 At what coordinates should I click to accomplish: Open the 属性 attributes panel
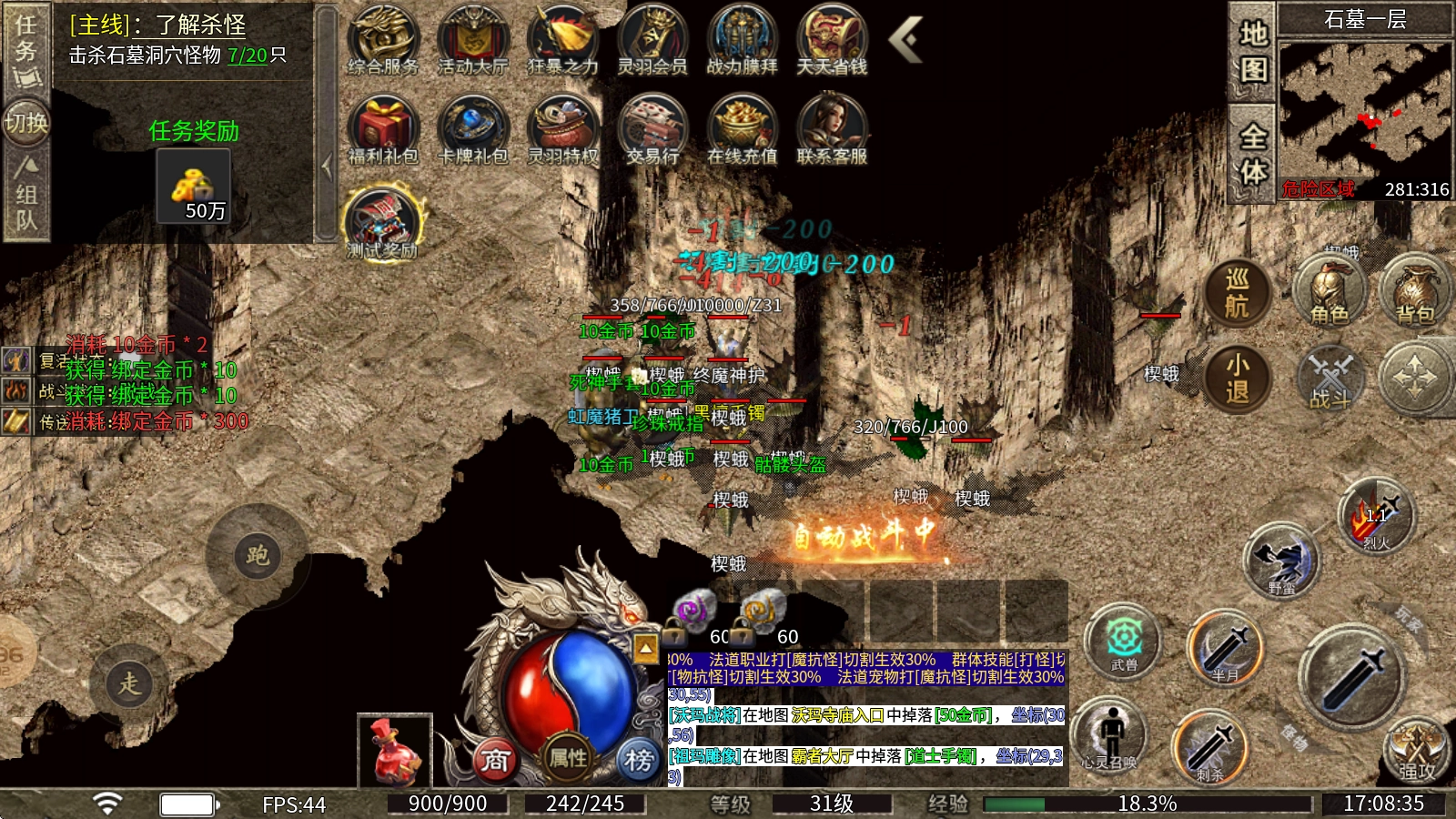click(568, 757)
